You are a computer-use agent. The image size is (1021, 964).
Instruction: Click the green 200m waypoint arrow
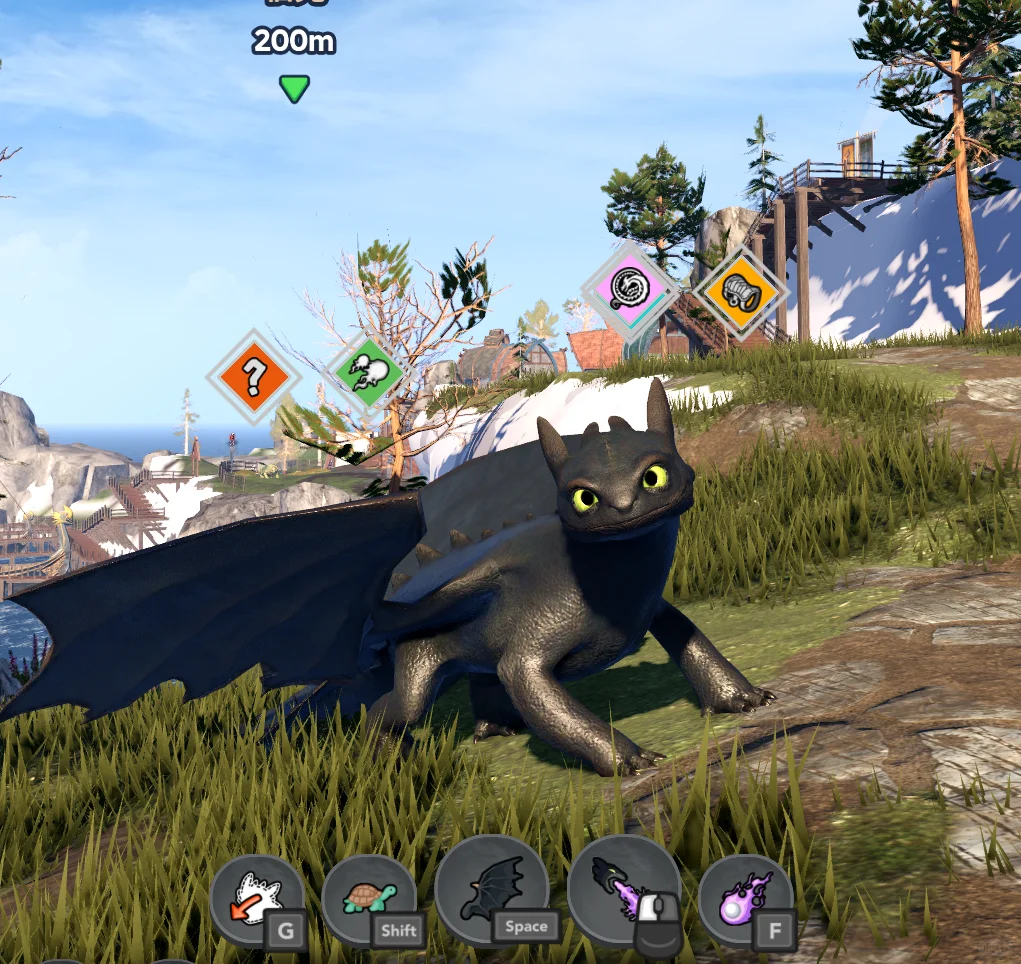(294, 89)
